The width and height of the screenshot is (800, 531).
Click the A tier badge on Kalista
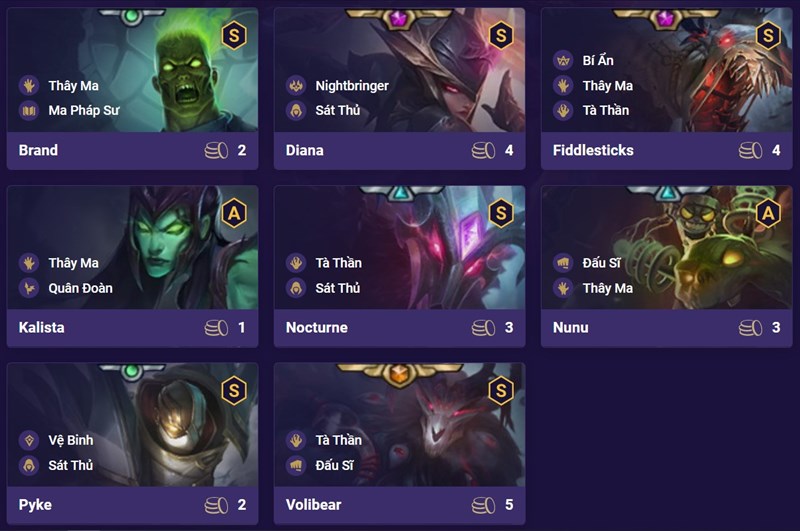(x=233, y=213)
